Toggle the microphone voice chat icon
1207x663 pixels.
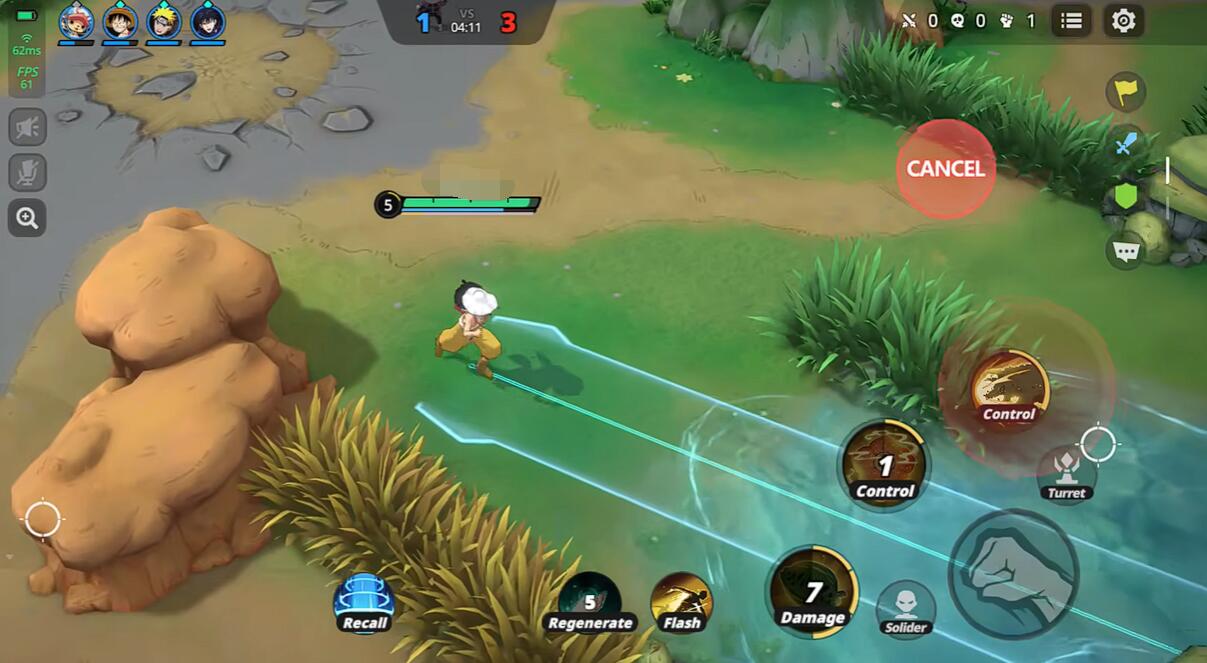(x=28, y=172)
